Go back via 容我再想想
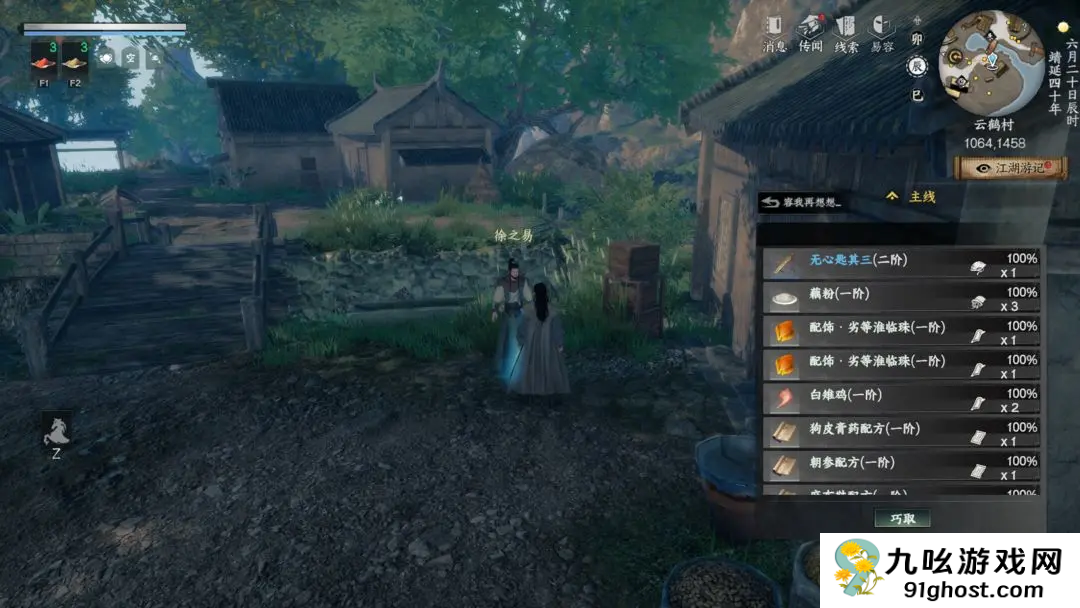Viewport: 1080px width, 608px height. coord(801,203)
